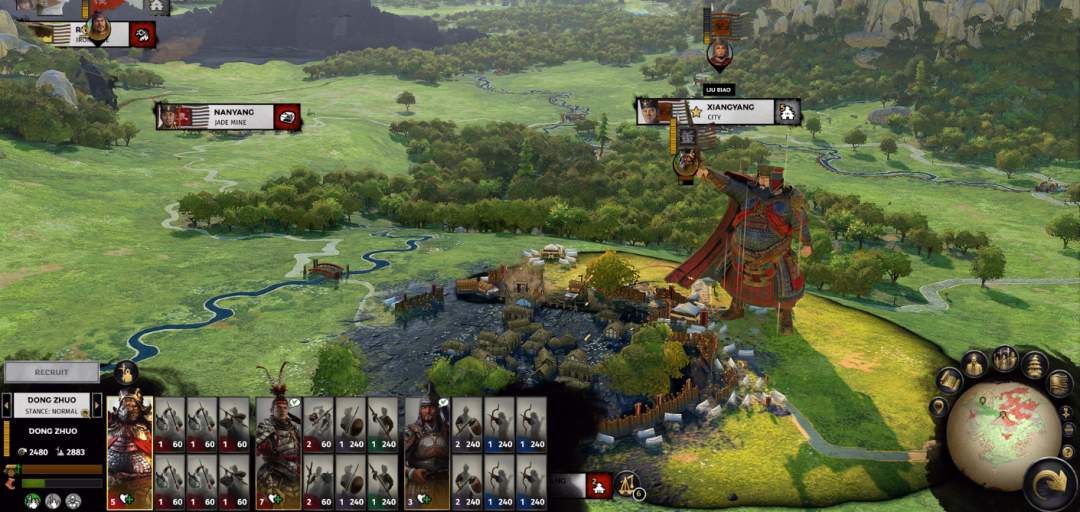Open the Nanyang Jade Mine settlement label

(x=229, y=116)
